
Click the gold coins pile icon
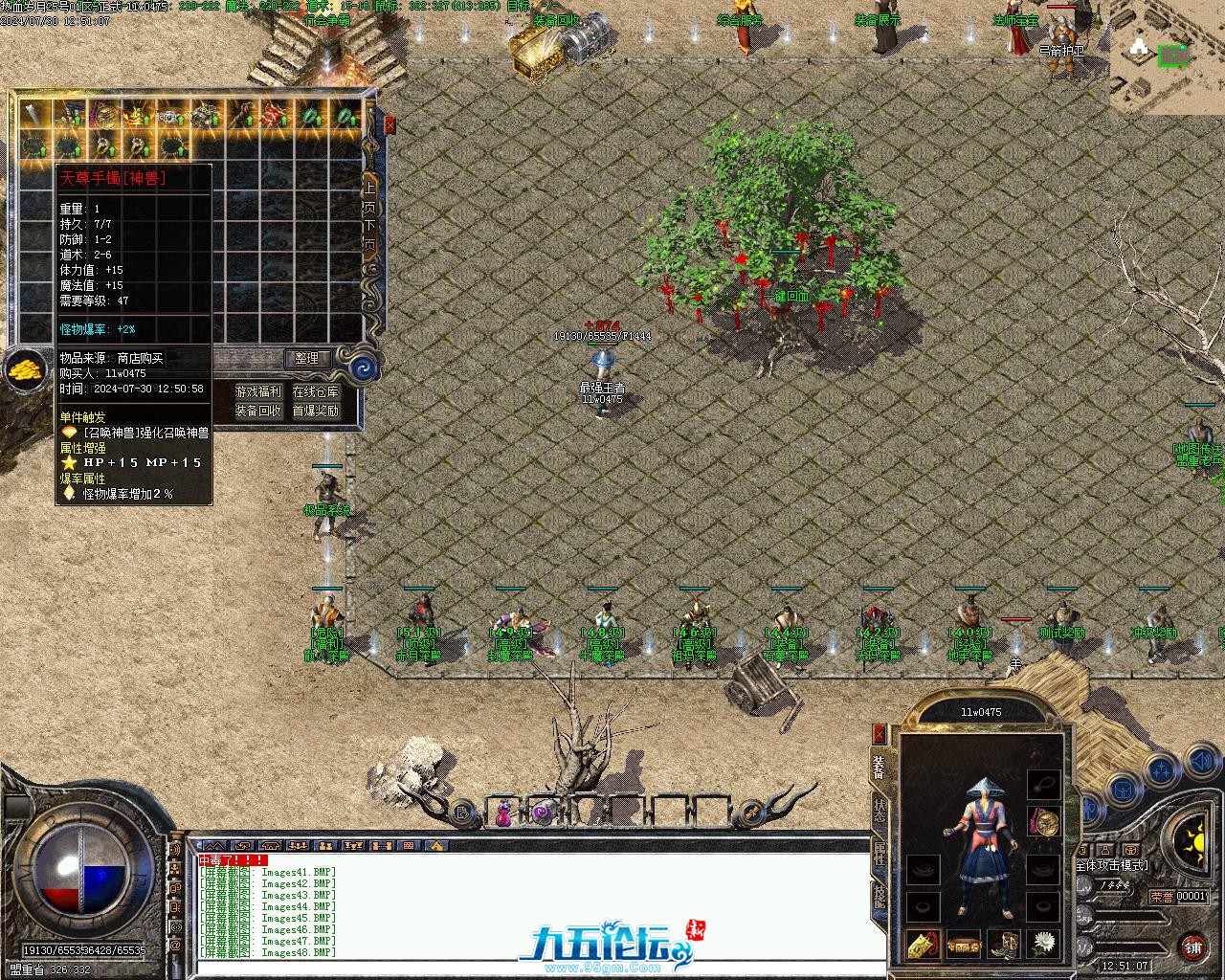(x=25, y=368)
